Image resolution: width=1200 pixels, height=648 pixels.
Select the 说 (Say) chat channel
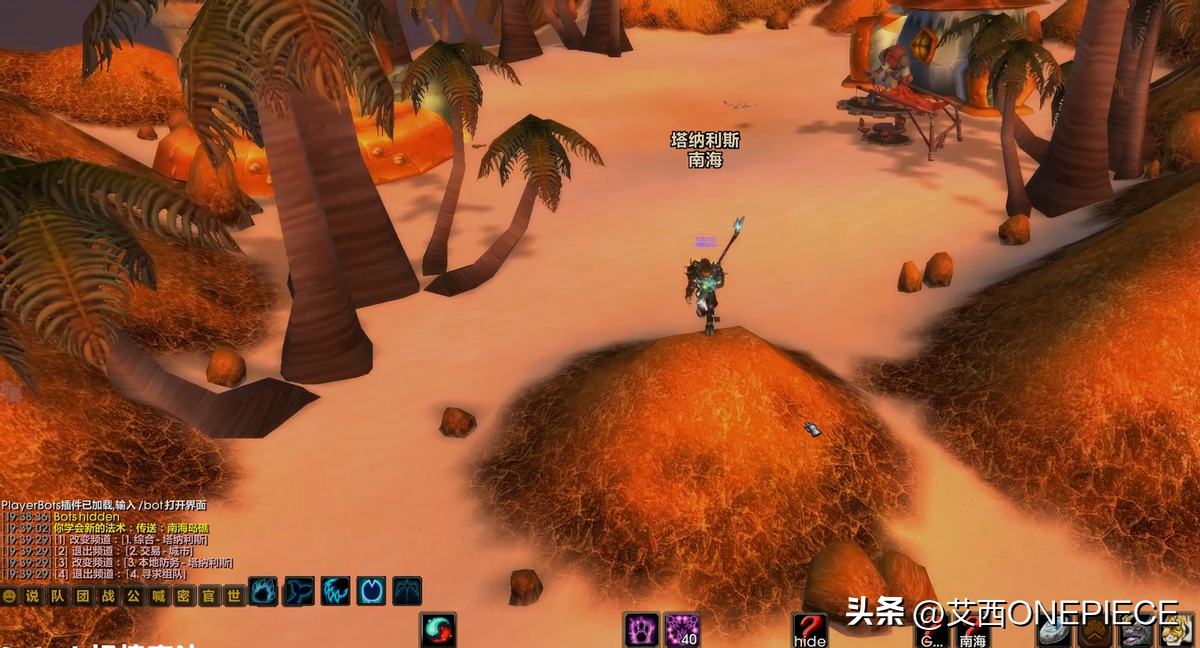[32, 596]
